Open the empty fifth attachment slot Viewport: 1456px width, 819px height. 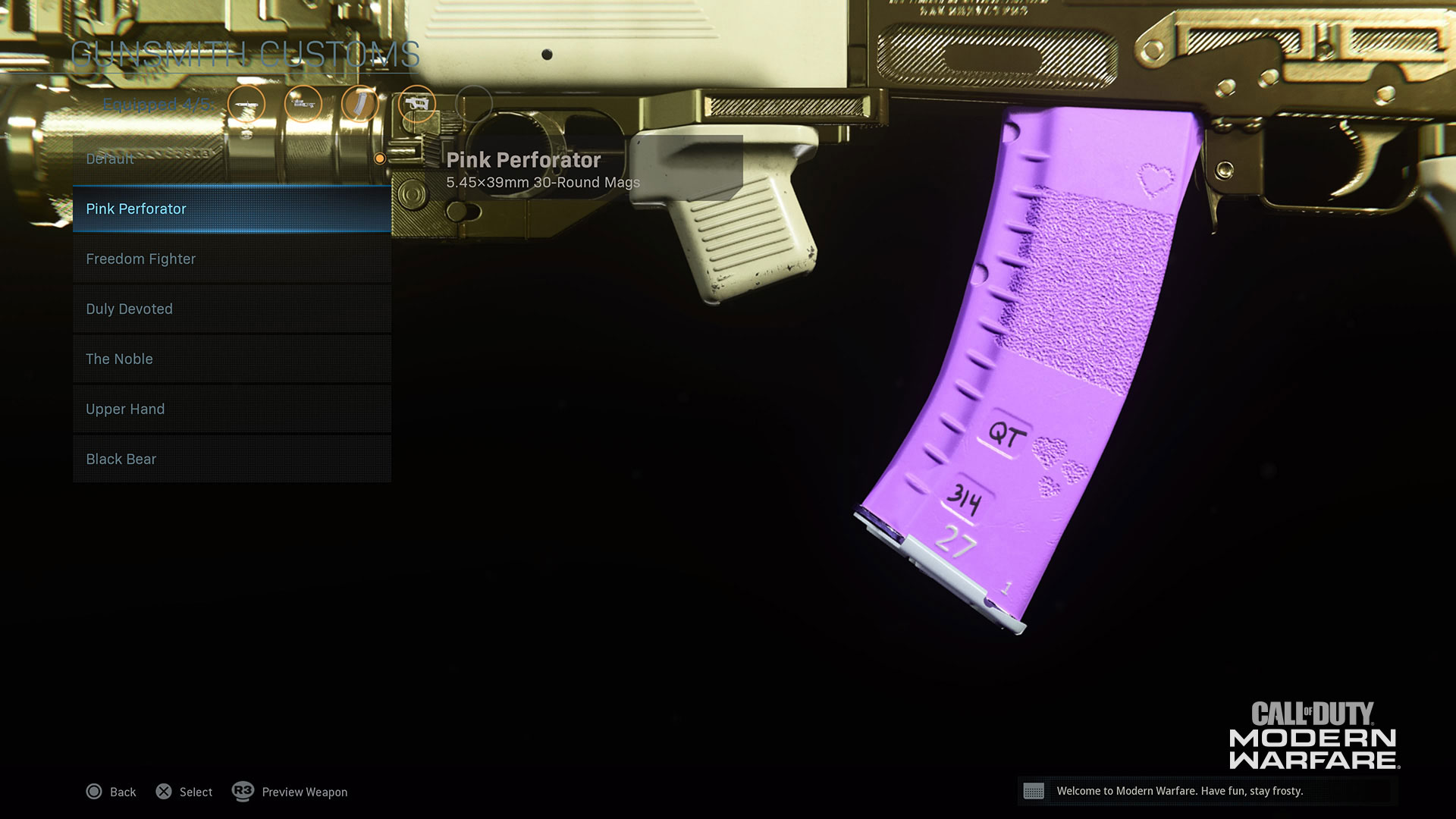point(474,104)
